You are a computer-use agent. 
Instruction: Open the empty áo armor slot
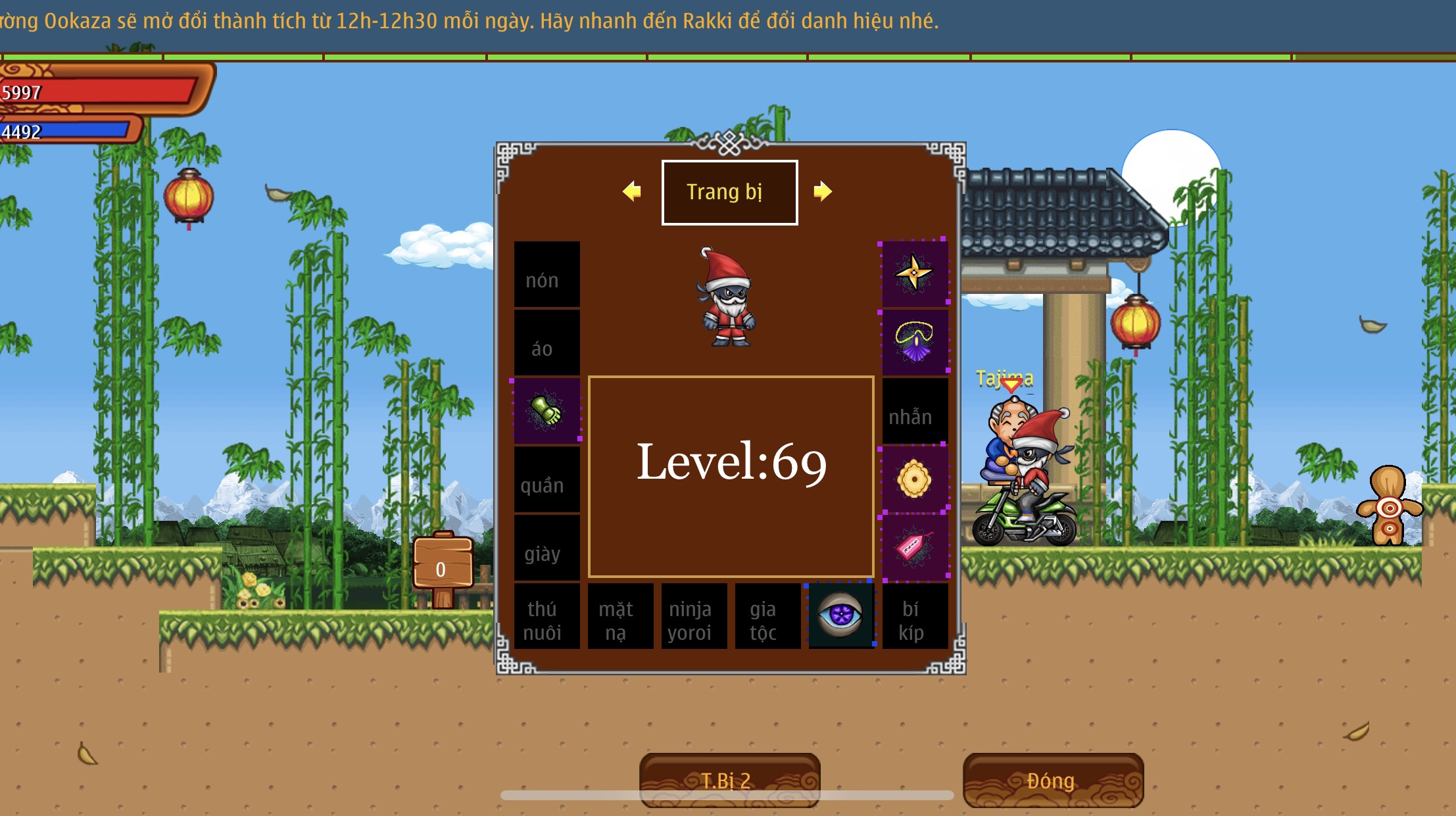pyautogui.click(x=546, y=343)
